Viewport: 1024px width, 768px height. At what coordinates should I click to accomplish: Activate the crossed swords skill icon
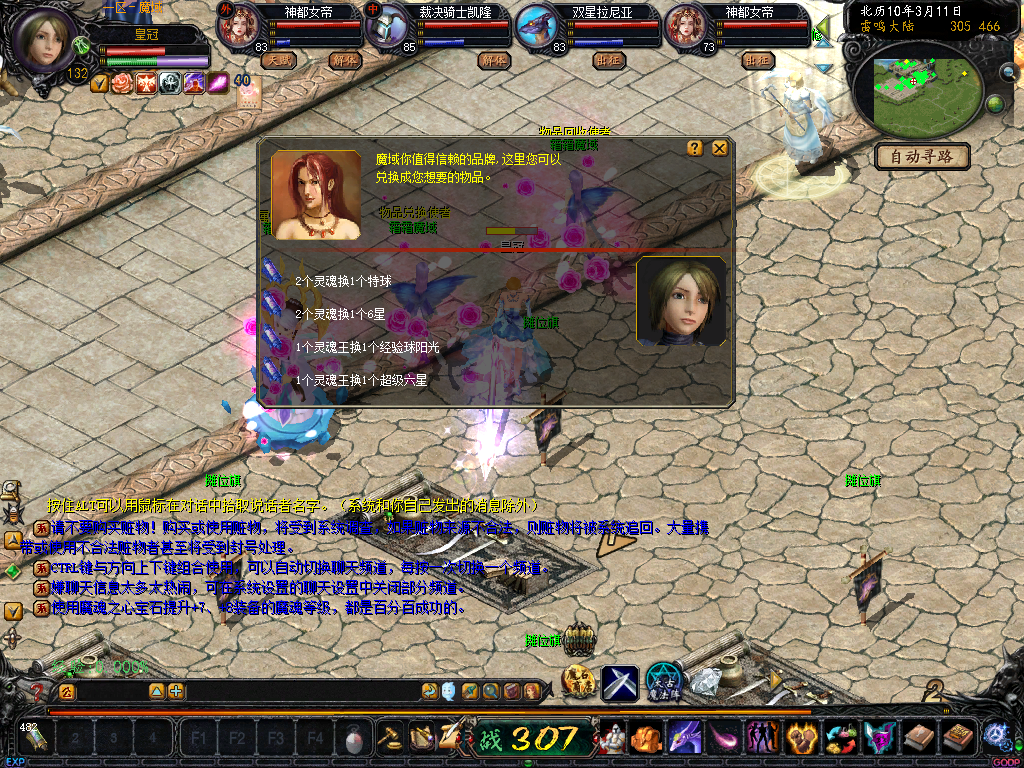[620, 683]
